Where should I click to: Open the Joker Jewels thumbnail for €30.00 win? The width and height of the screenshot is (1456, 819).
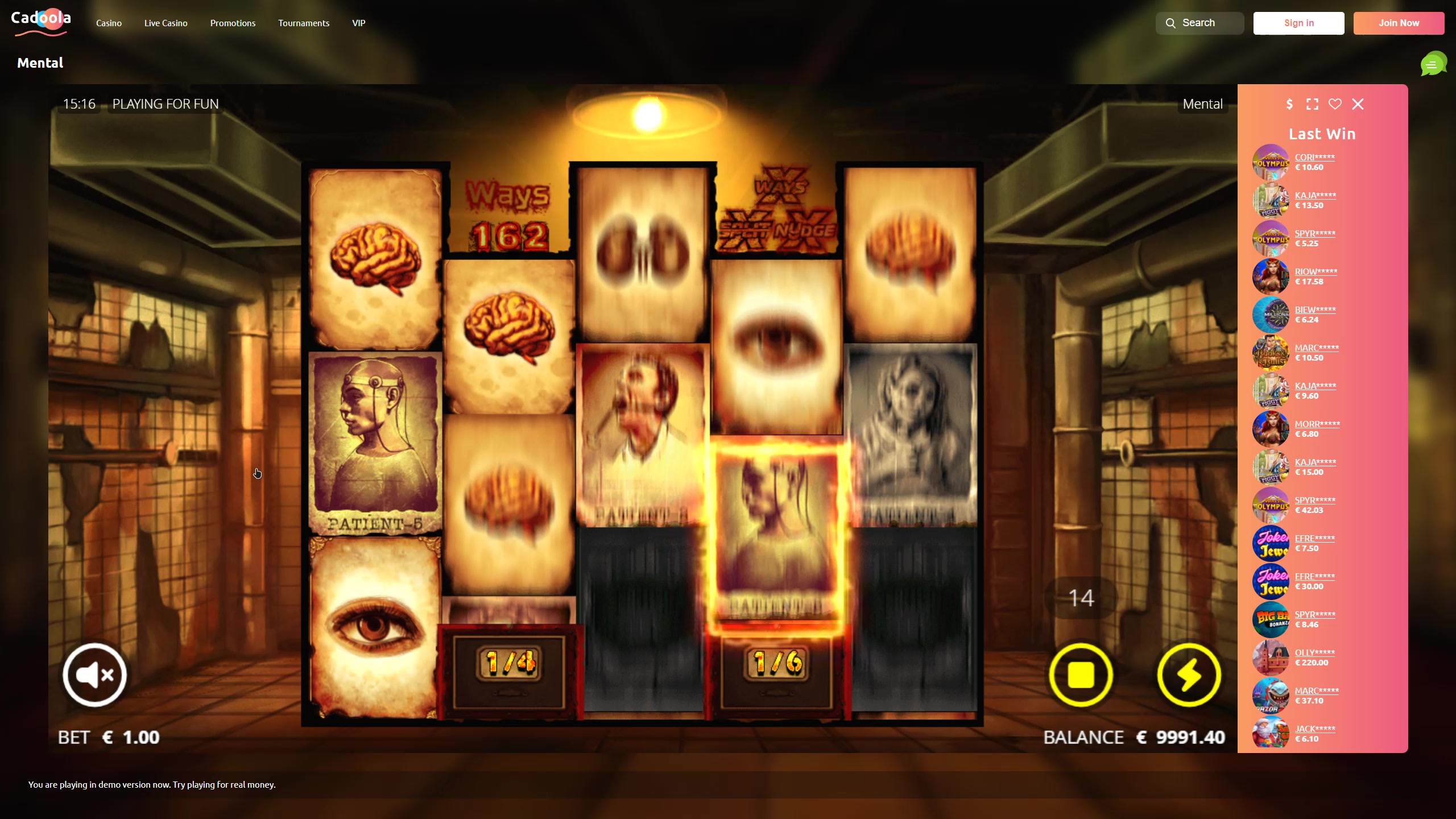tap(1271, 581)
